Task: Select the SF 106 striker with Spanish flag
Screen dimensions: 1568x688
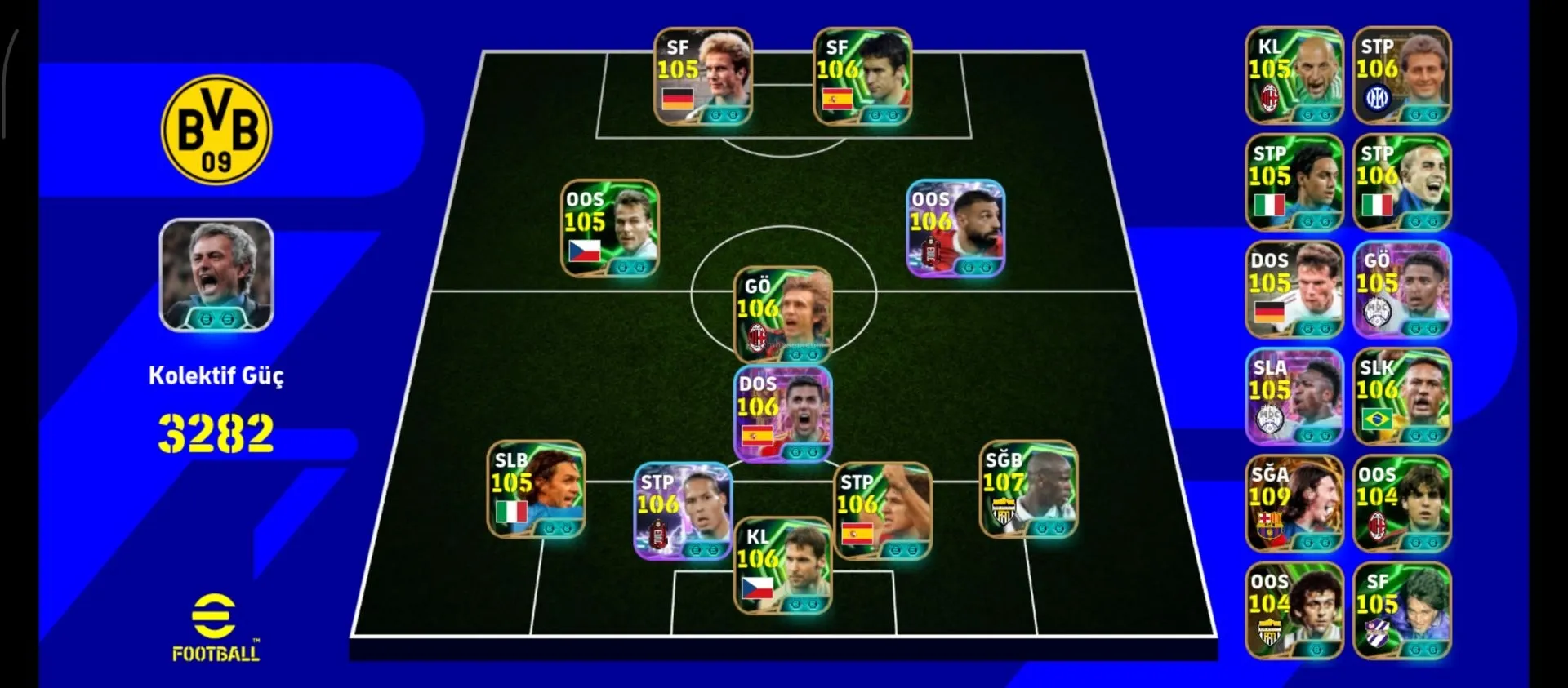Action: click(862, 77)
